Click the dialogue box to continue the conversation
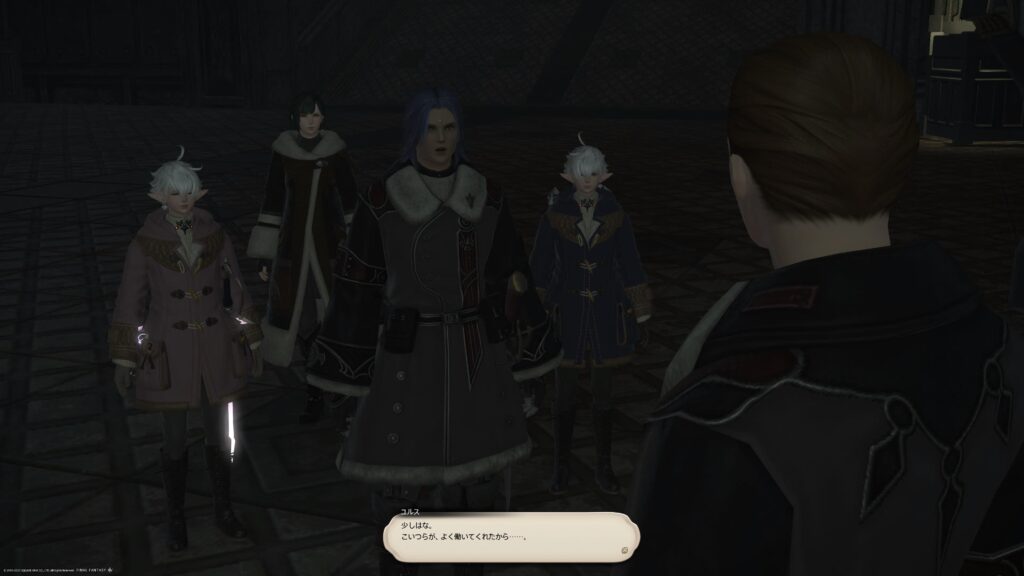This screenshot has height=576, width=1024. pyautogui.click(x=511, y=536)
